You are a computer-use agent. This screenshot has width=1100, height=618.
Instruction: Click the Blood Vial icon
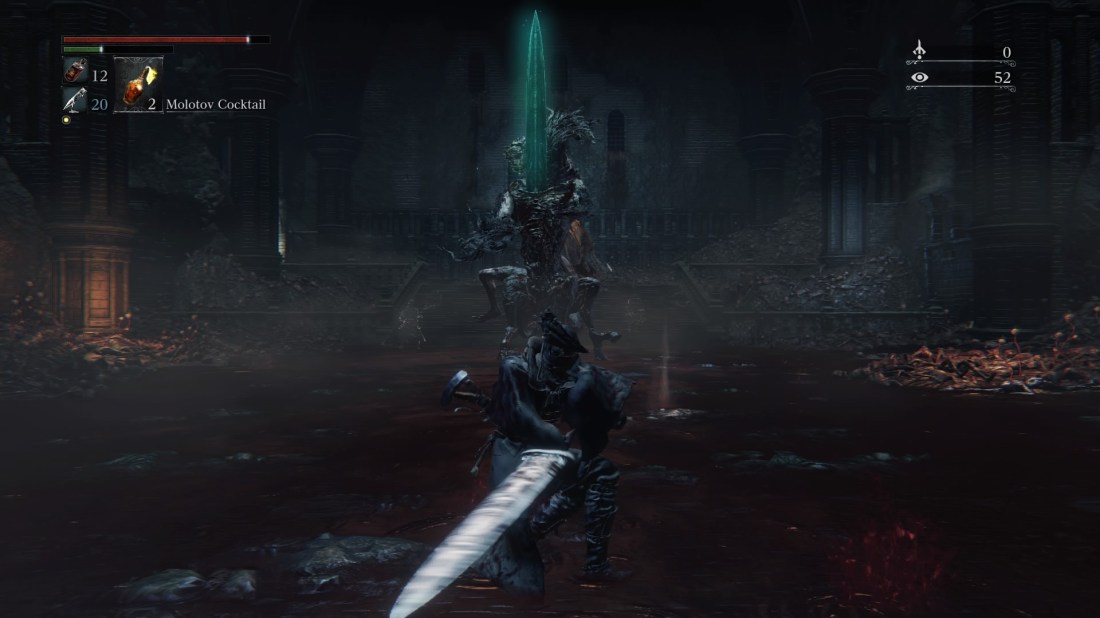(75, 72)
